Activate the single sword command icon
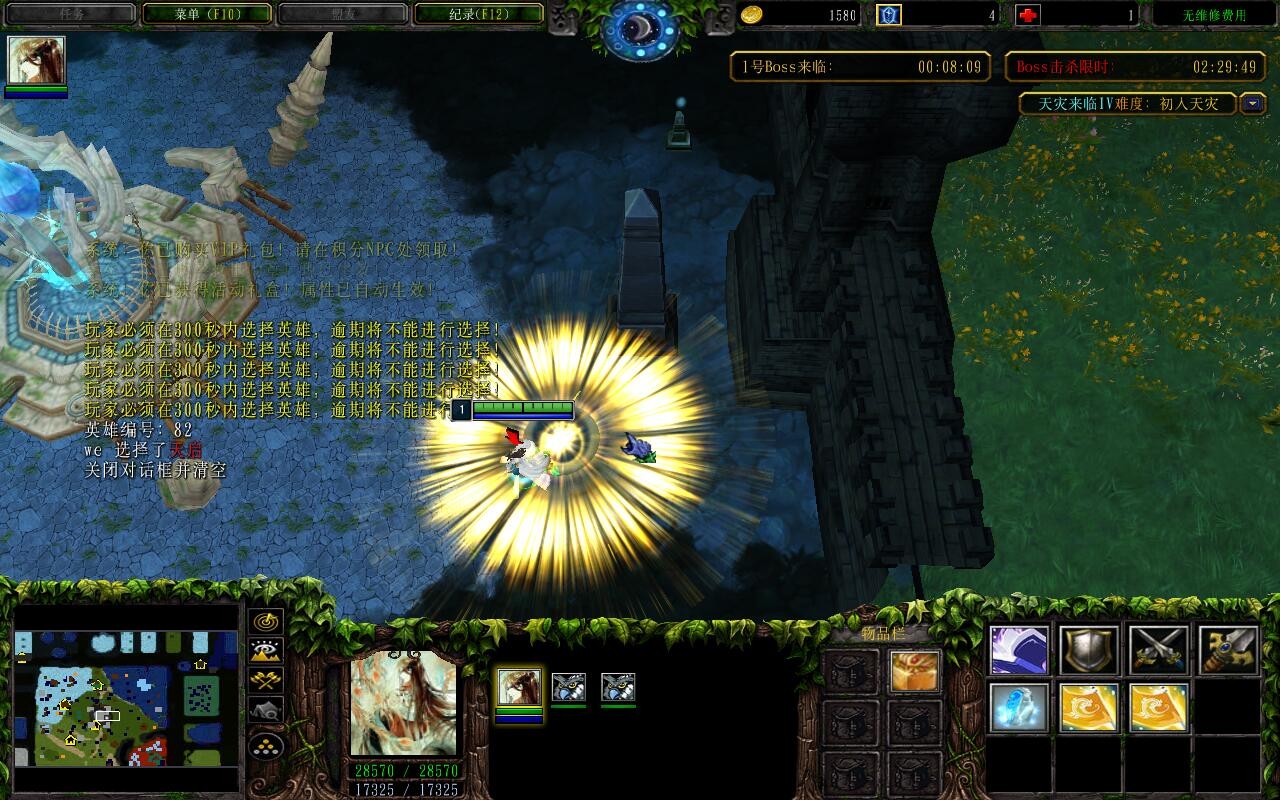 coord(1228,650)
